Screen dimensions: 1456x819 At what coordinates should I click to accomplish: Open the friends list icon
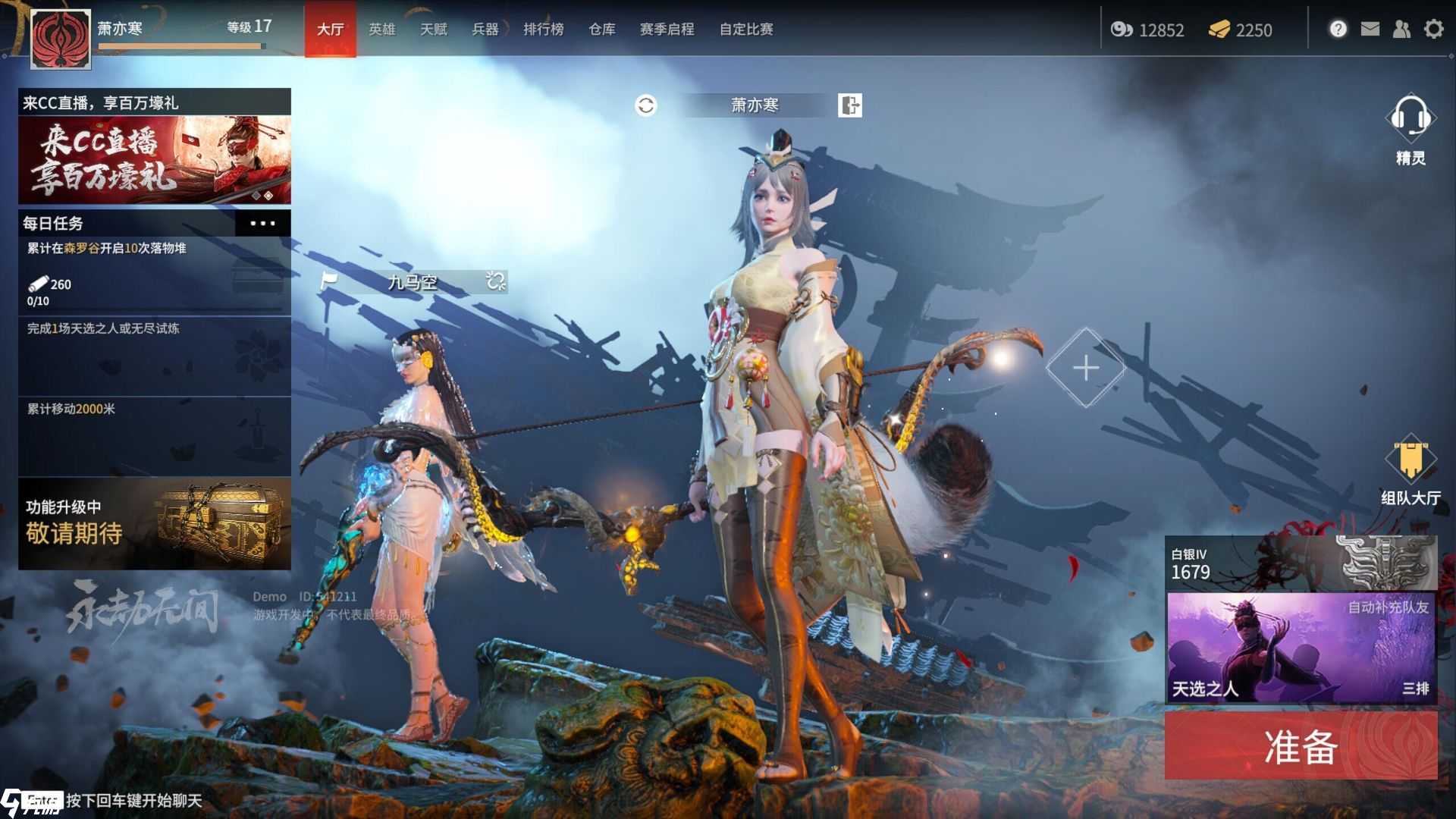(x=1401, y=30)
